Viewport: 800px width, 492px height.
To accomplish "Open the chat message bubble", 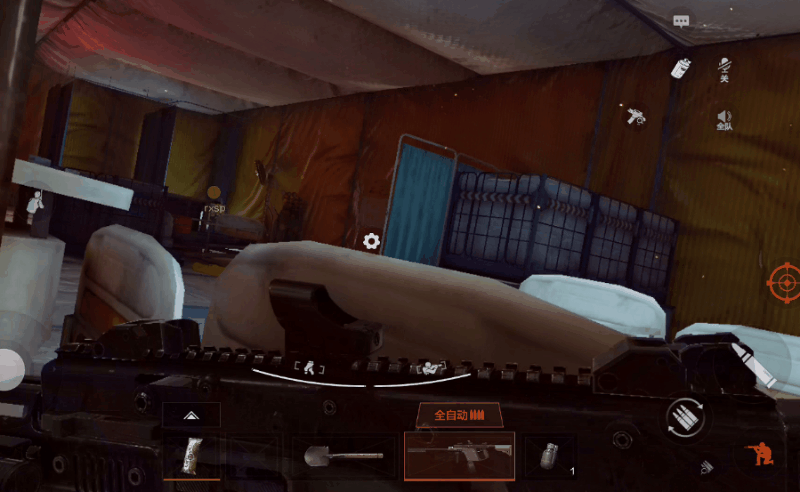I will tap(682, 20).
